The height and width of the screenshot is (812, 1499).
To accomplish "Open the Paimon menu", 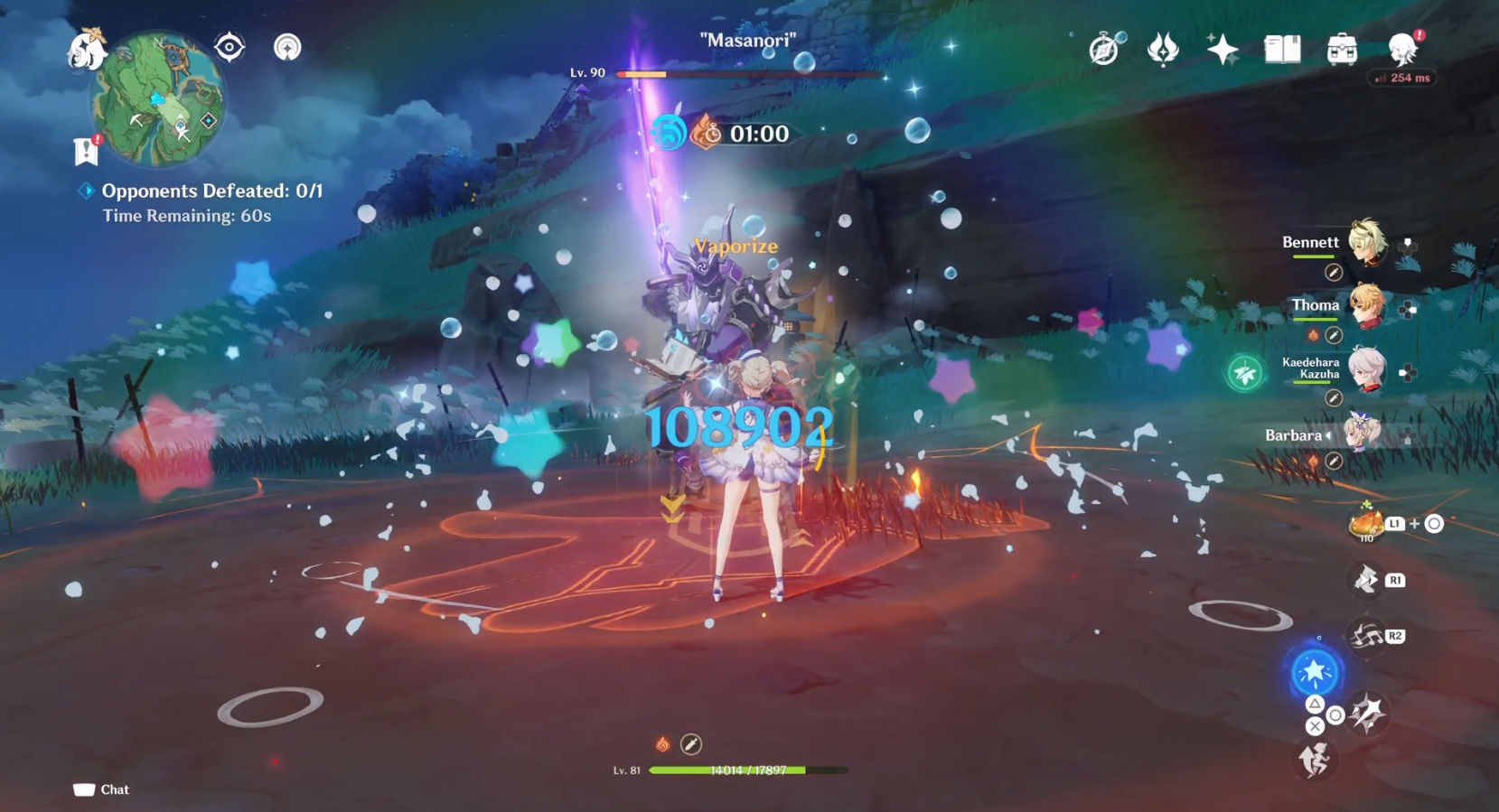I will [x=86, y=50].
